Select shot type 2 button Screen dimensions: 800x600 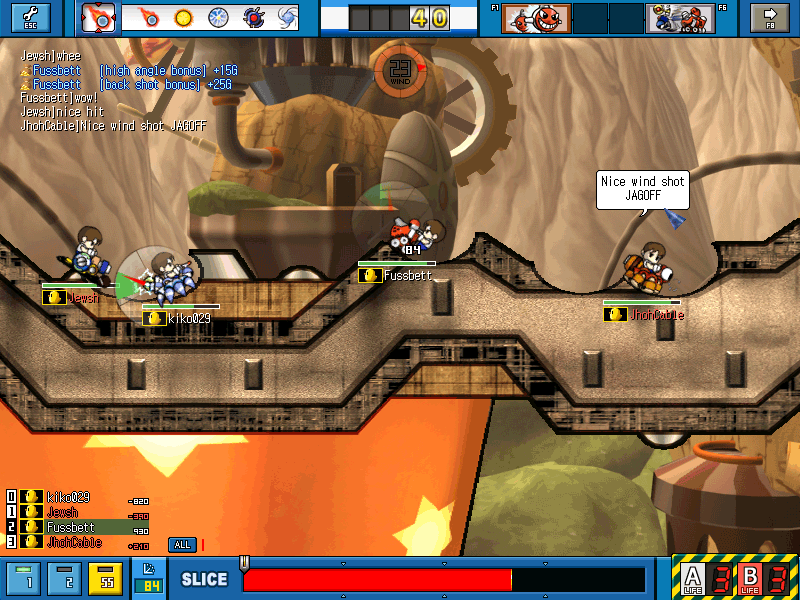(66, 578)
